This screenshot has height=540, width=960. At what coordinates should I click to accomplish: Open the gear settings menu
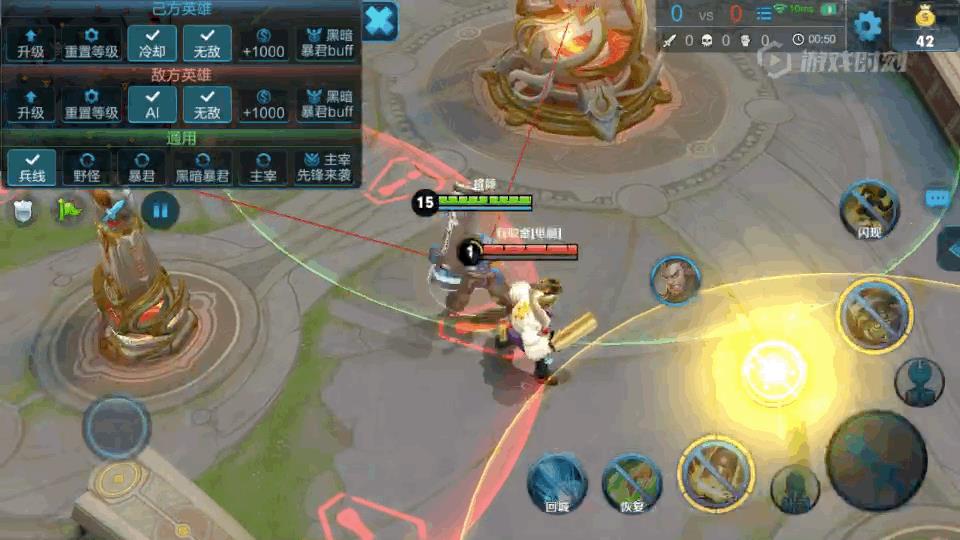click(x=867, y=24)
